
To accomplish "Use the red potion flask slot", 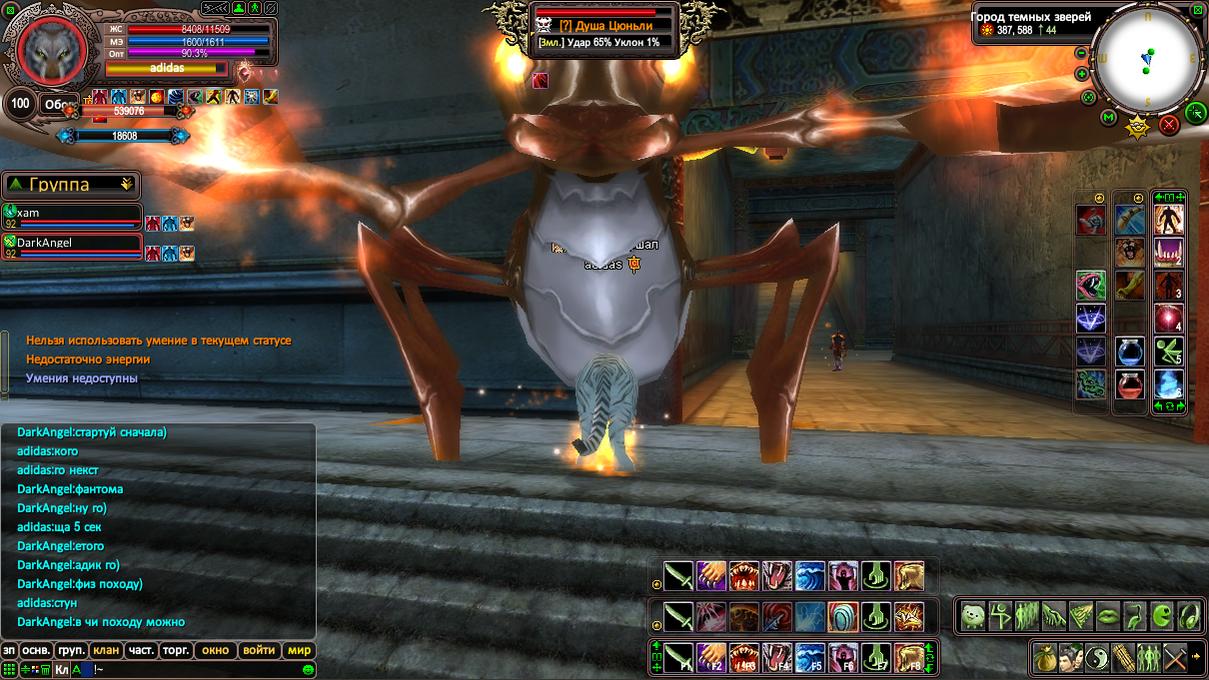I will (x=1130, y=384).
